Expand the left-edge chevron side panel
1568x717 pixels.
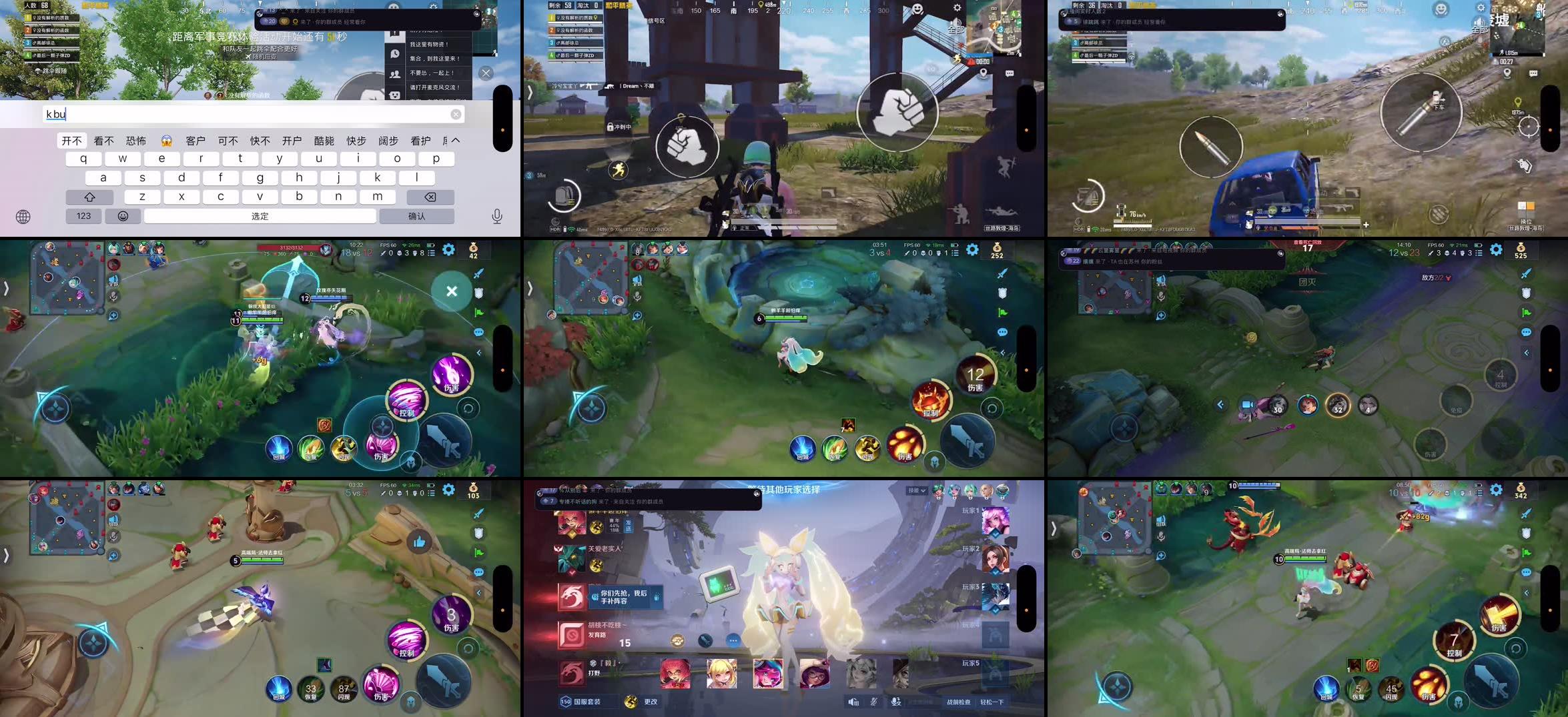click(x=7, y=287)
